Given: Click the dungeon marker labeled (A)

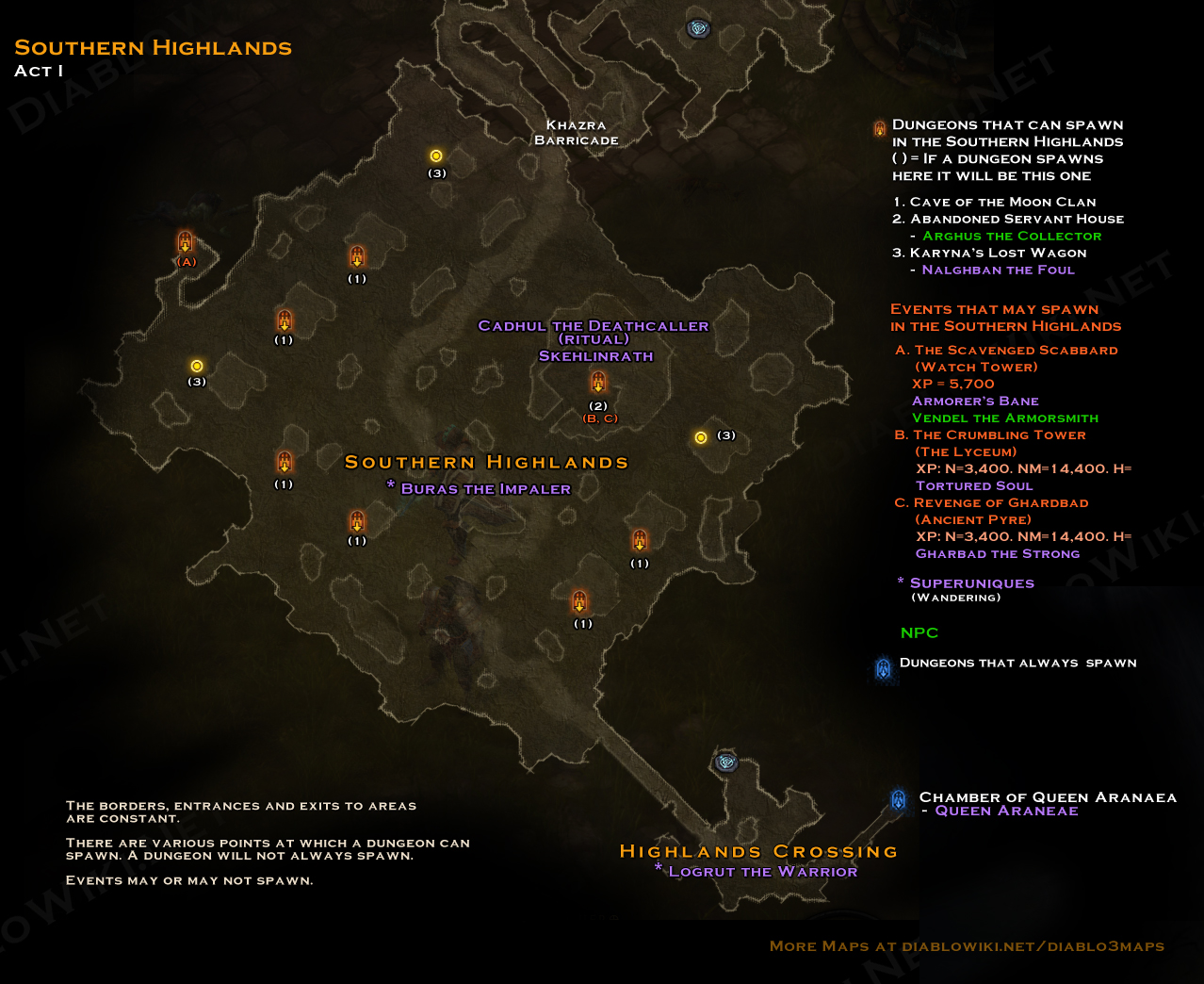Looking at the screenshot, I should pyautogui.click(x=186, y=242).
